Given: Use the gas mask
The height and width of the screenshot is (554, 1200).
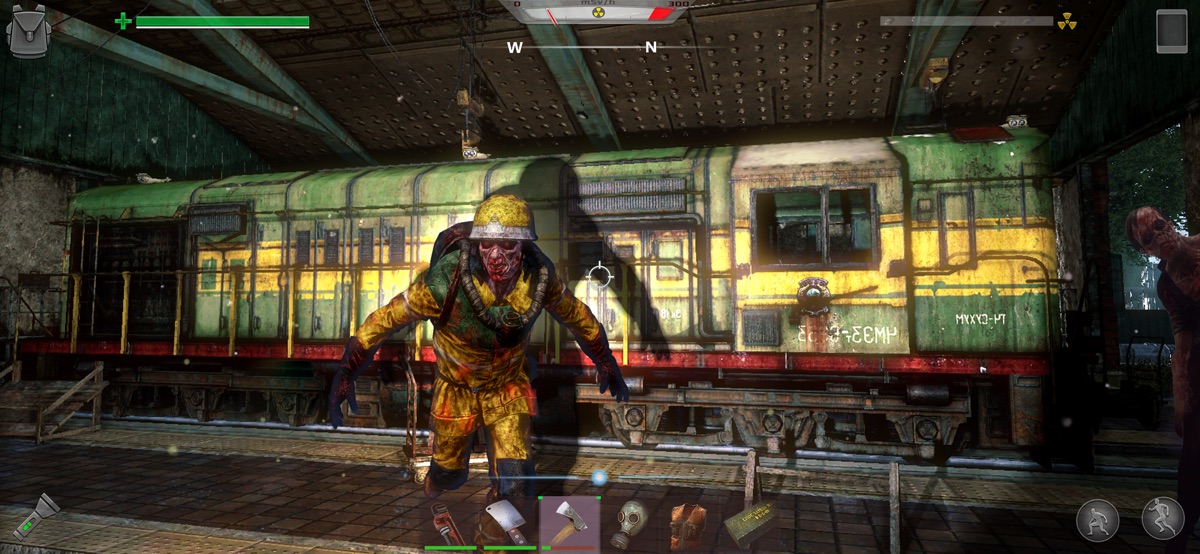Looking at the screenshot, I should 630,522.
